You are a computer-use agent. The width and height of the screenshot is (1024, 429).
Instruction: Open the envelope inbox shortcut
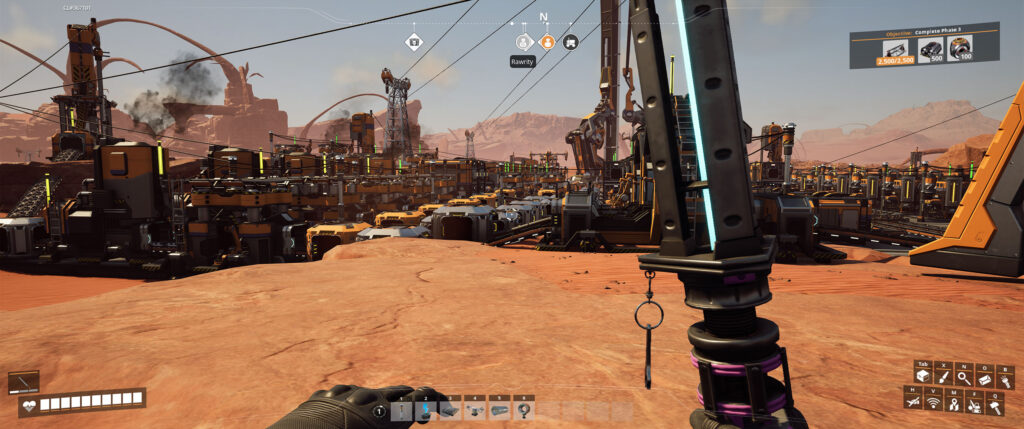coord(985,377)
